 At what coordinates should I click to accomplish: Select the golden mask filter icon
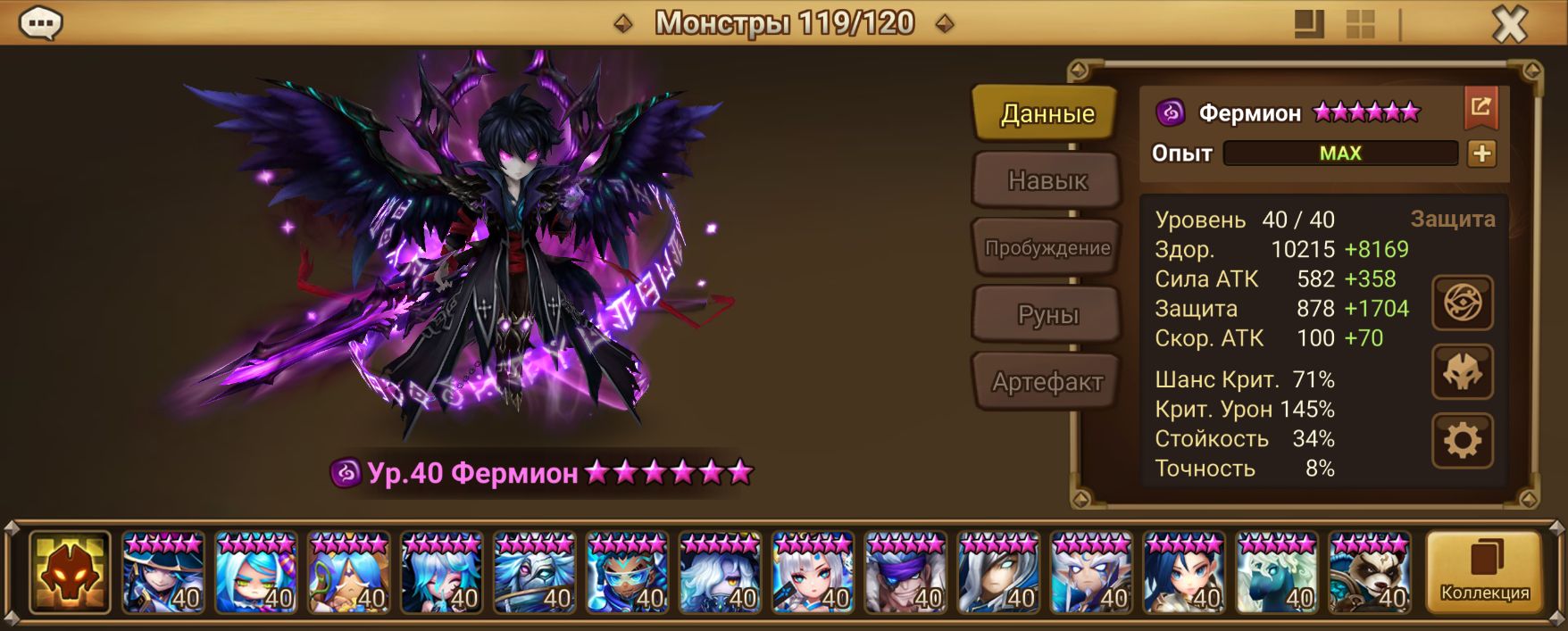pyautogui.click(x=70, y=572)
